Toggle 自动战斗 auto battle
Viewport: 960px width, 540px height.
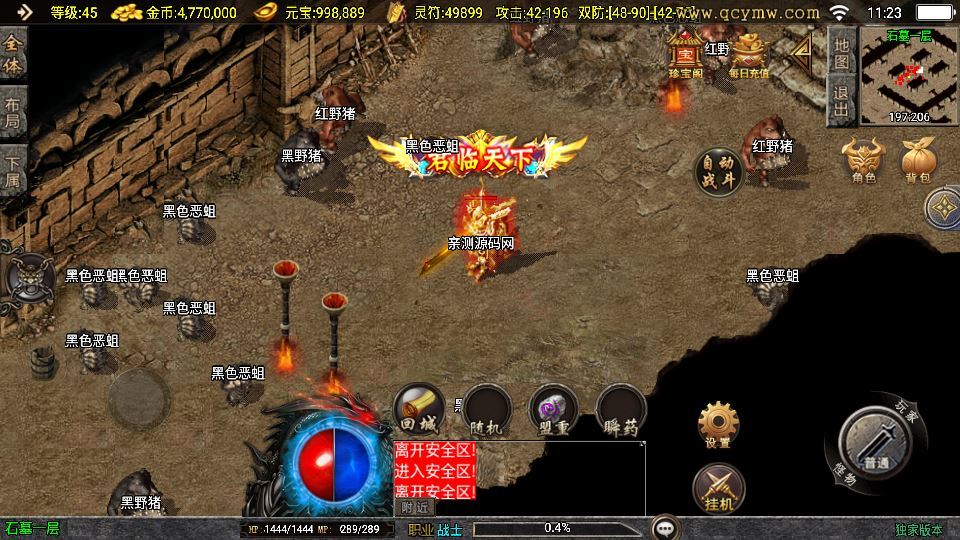(719, 171)
